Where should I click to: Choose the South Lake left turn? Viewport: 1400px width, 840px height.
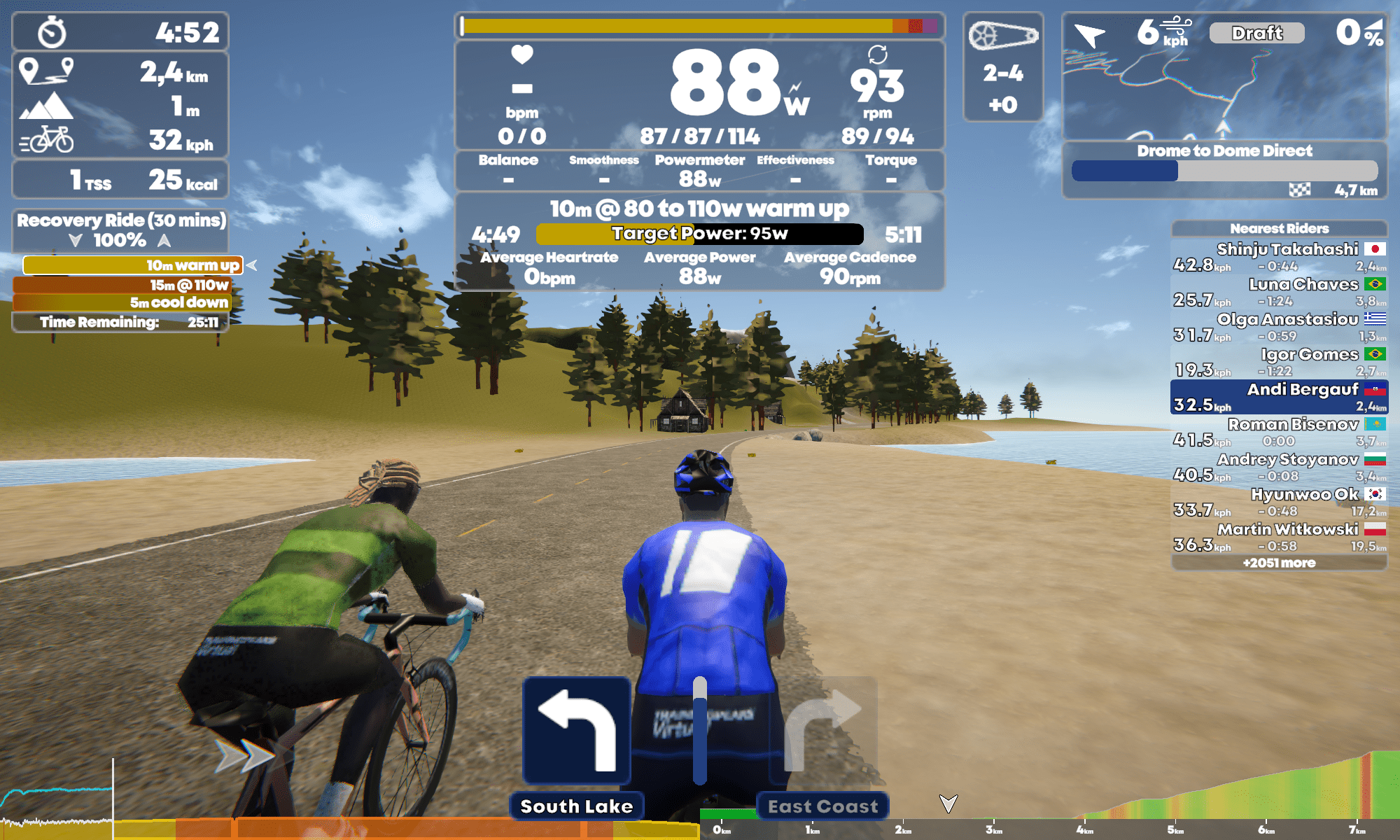coord(576,731)
